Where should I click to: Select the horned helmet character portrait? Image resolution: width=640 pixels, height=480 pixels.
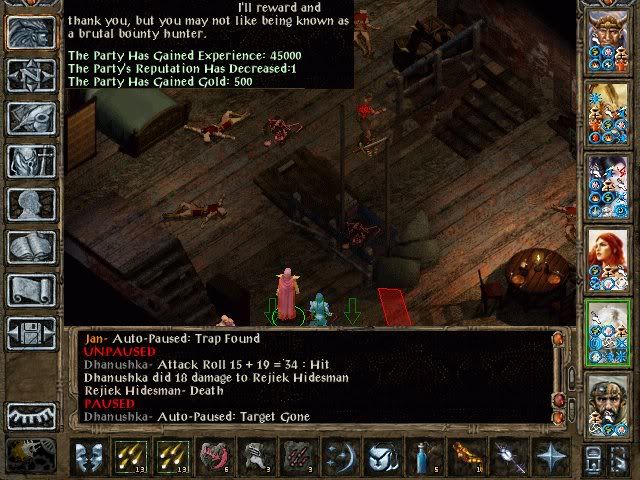coord(607,38)
